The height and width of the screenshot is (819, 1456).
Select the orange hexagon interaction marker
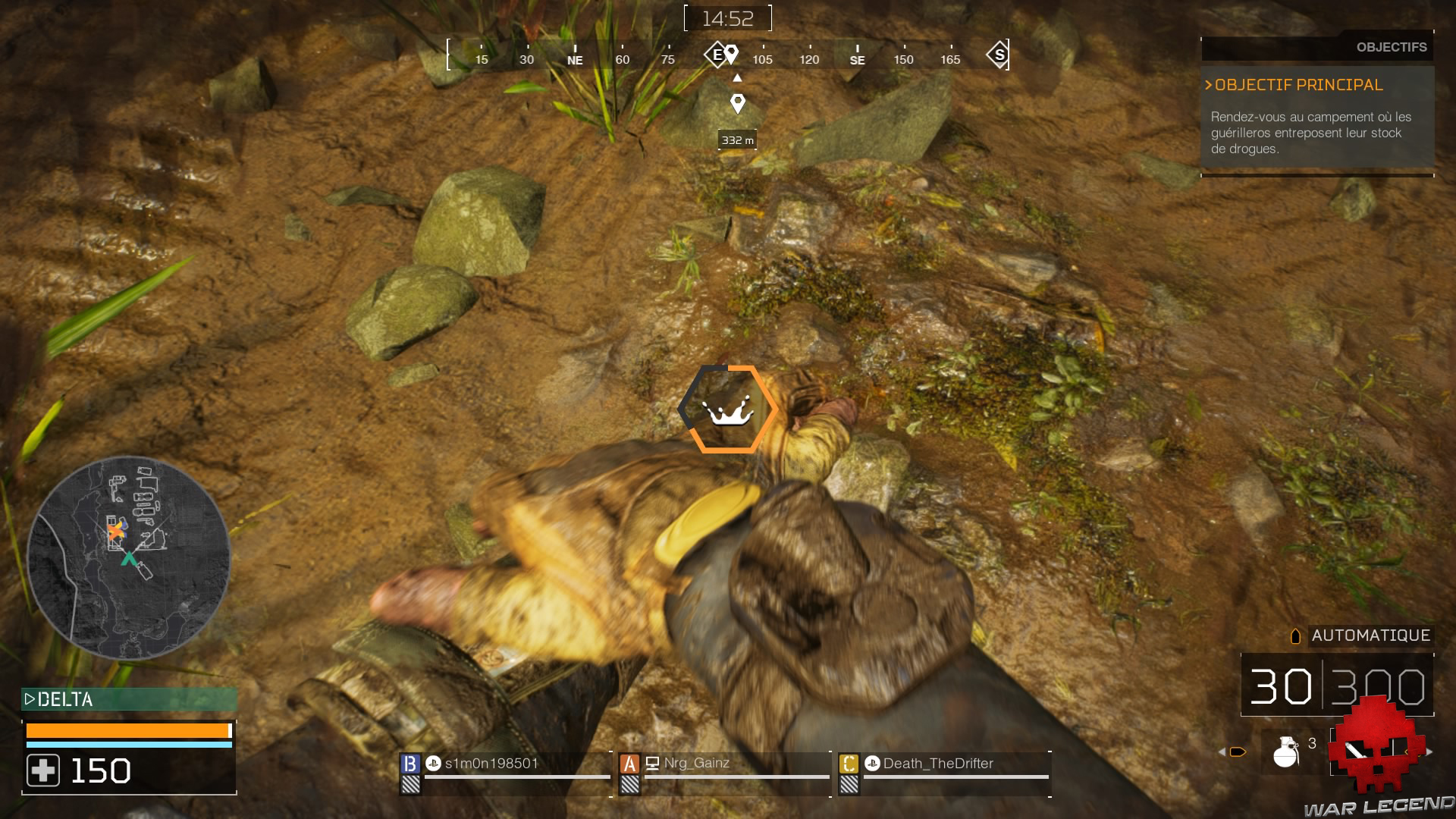[x=727, y=409]
